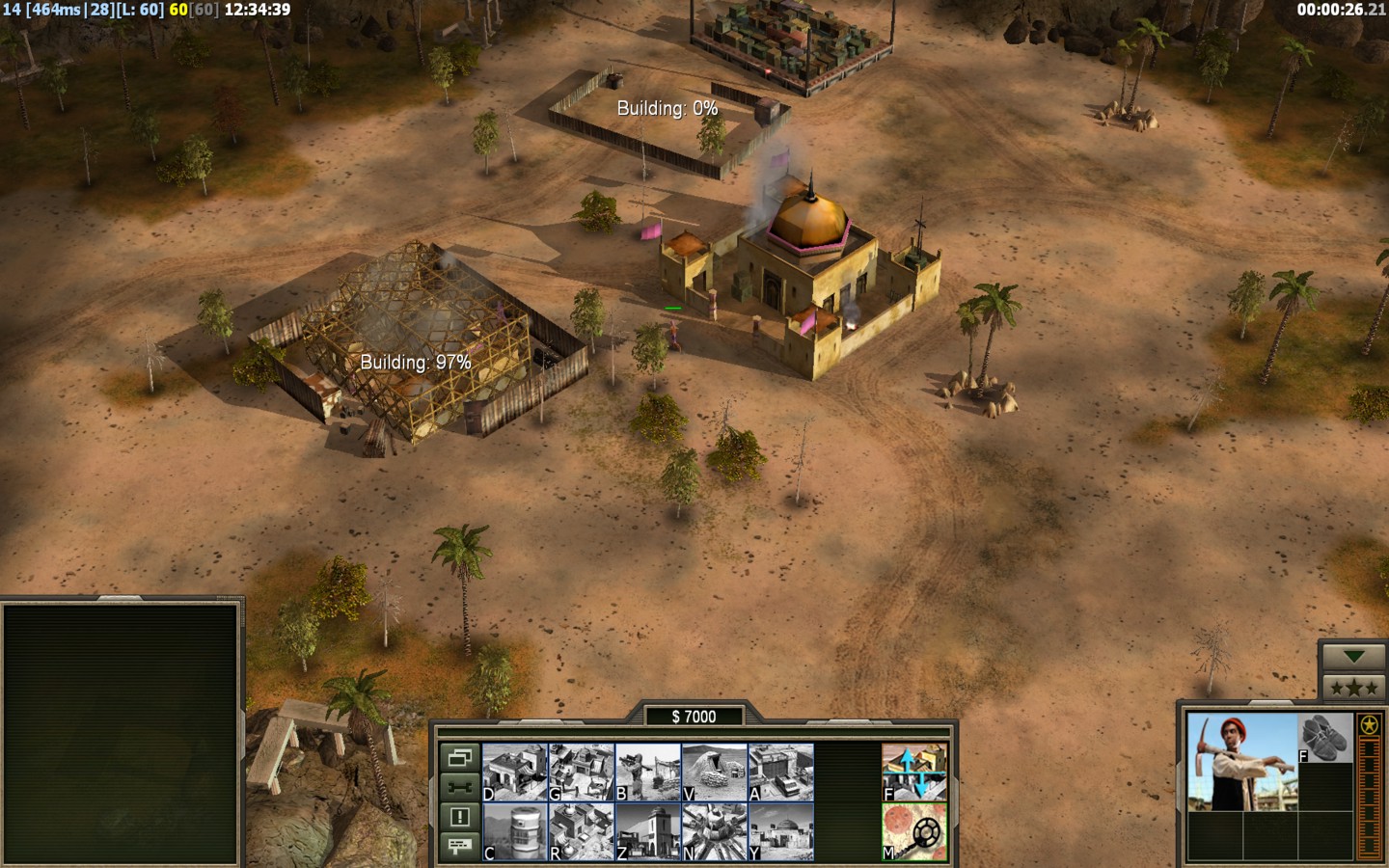Click the overlapping windows sidebar button
This screenshot has height=868, width=1389.
(x=459, y=757)
